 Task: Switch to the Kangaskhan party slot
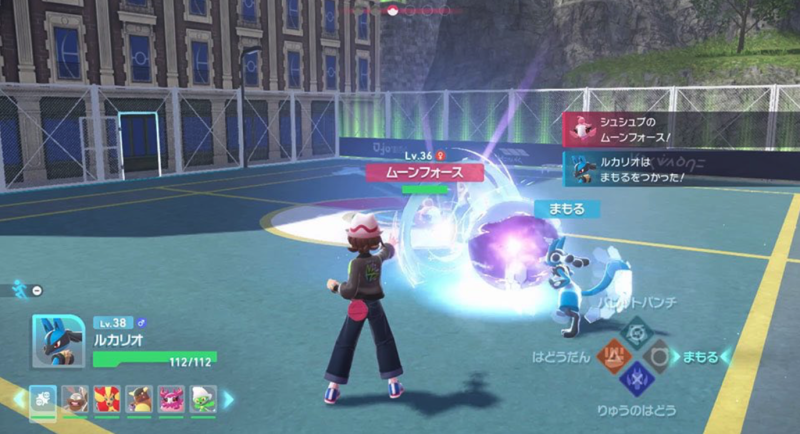[x=139, y=399]
